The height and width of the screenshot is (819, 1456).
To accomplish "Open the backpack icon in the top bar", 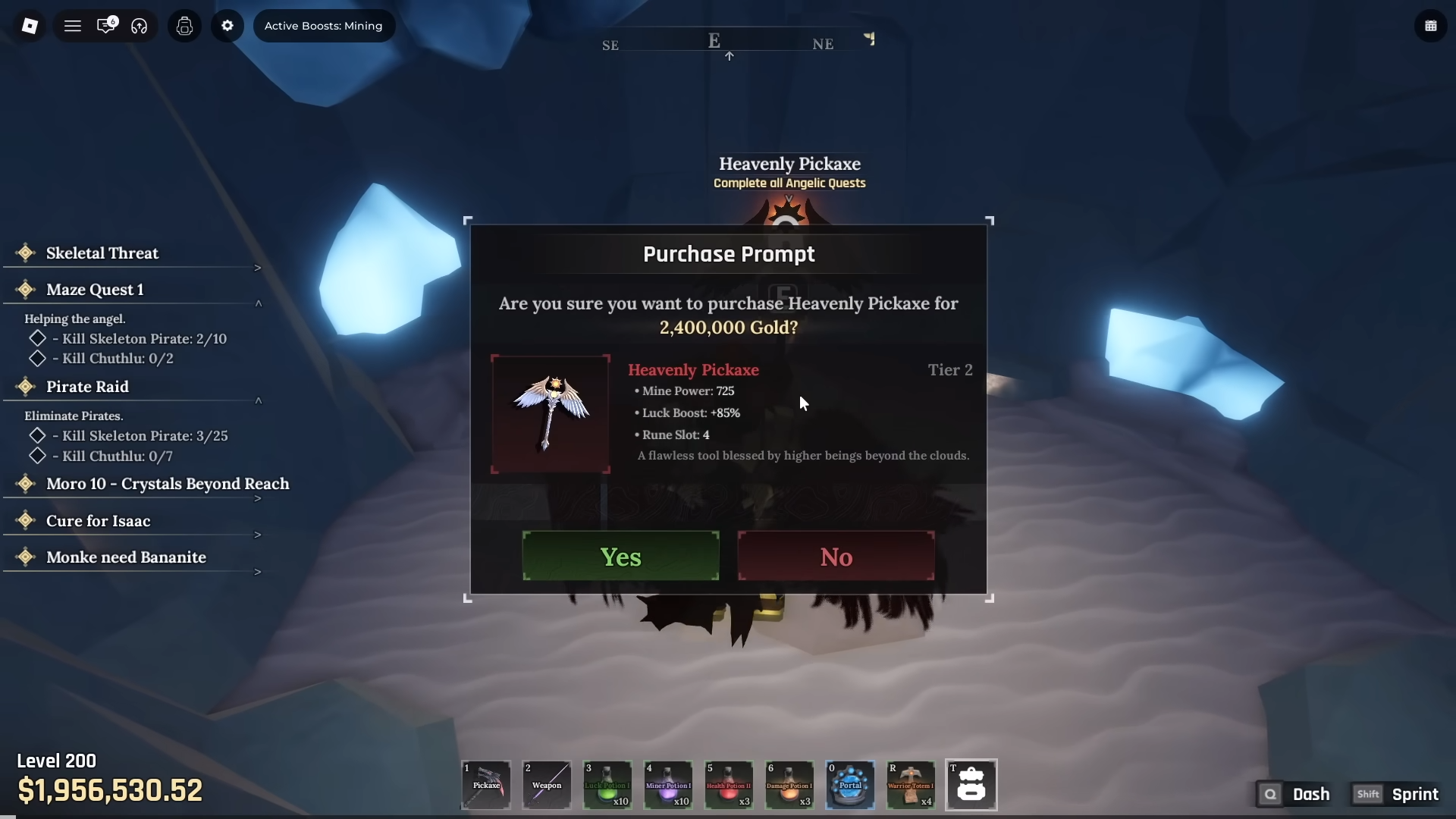I will coord(184,26).
